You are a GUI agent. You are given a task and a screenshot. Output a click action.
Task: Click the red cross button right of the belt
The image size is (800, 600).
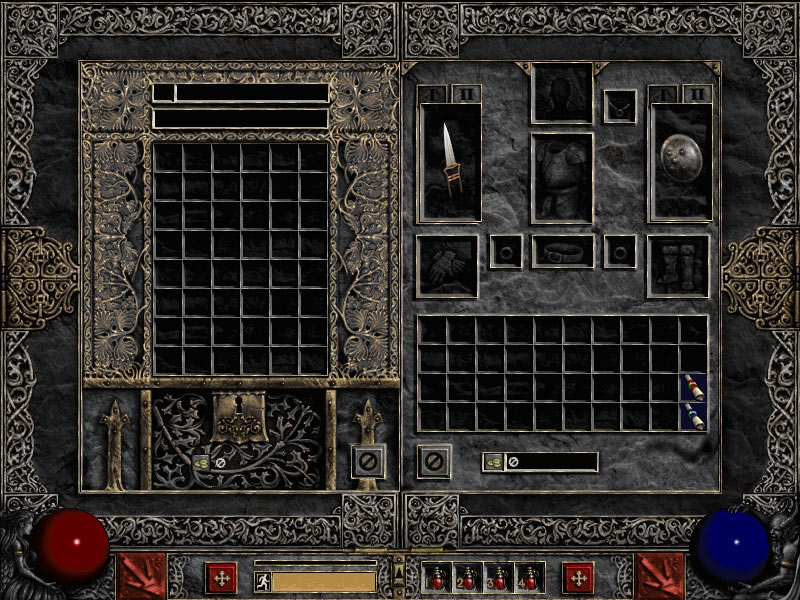coord(577,578)
